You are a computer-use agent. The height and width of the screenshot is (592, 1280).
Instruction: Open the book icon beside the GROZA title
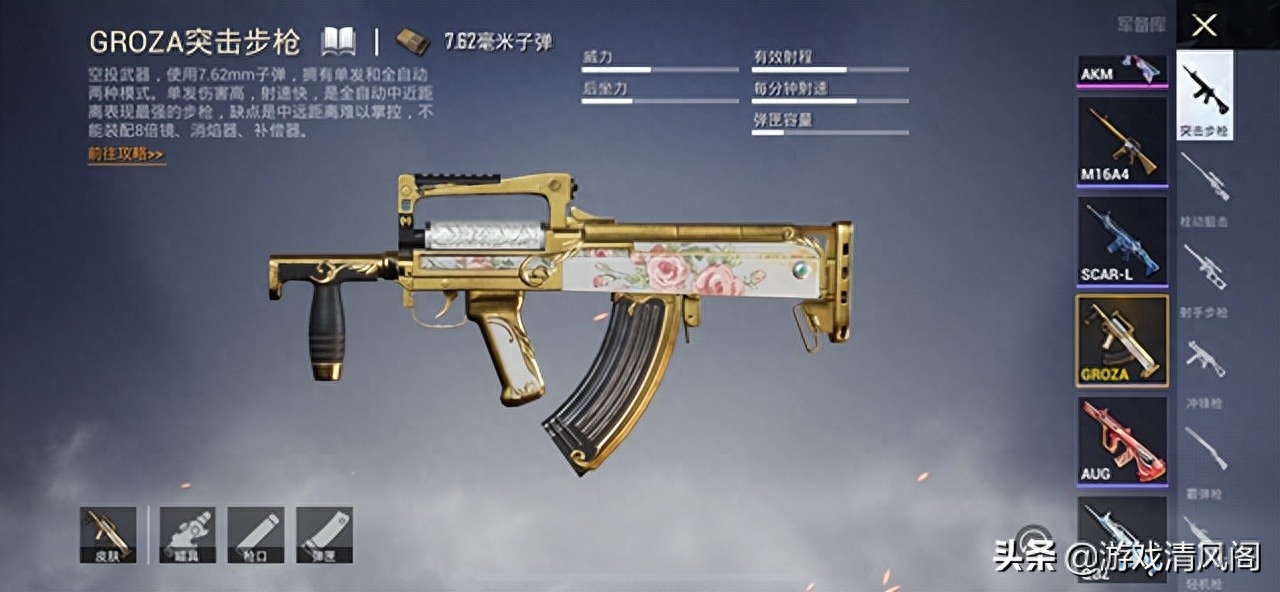pyautogui.click(x=338, y=41)
